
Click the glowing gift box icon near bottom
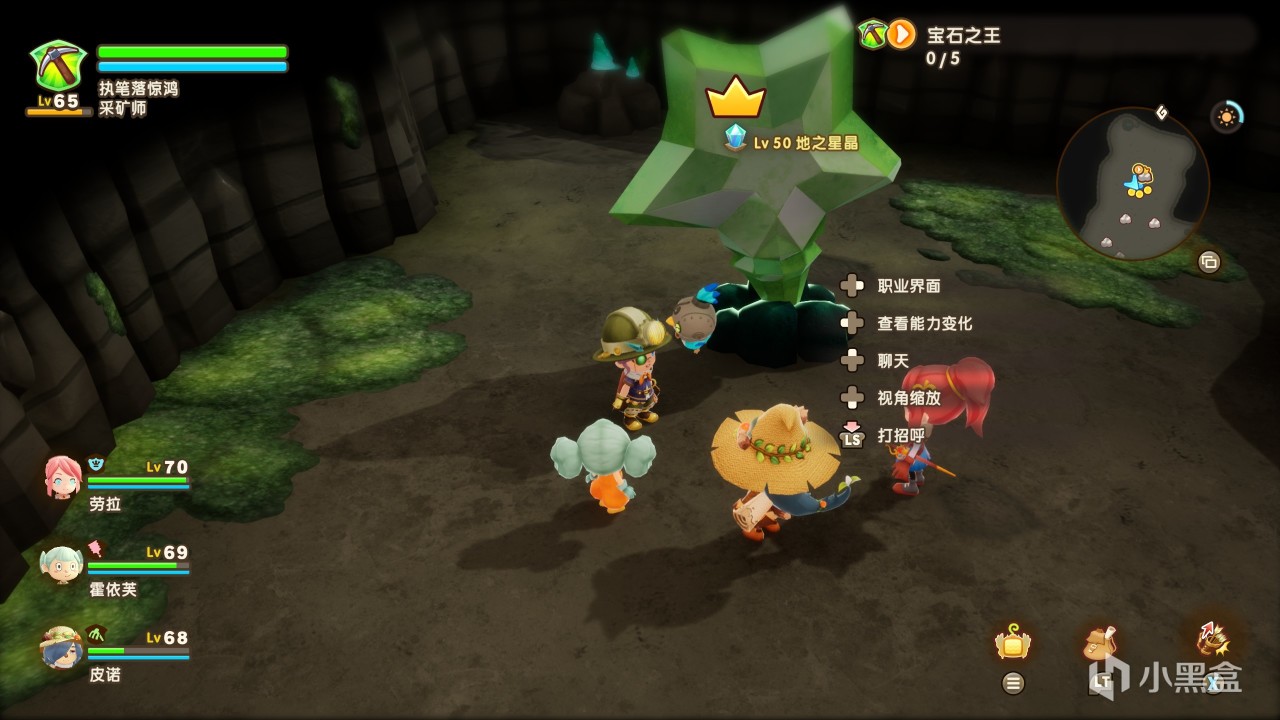pyautogui.click(x=1011, y=645)
